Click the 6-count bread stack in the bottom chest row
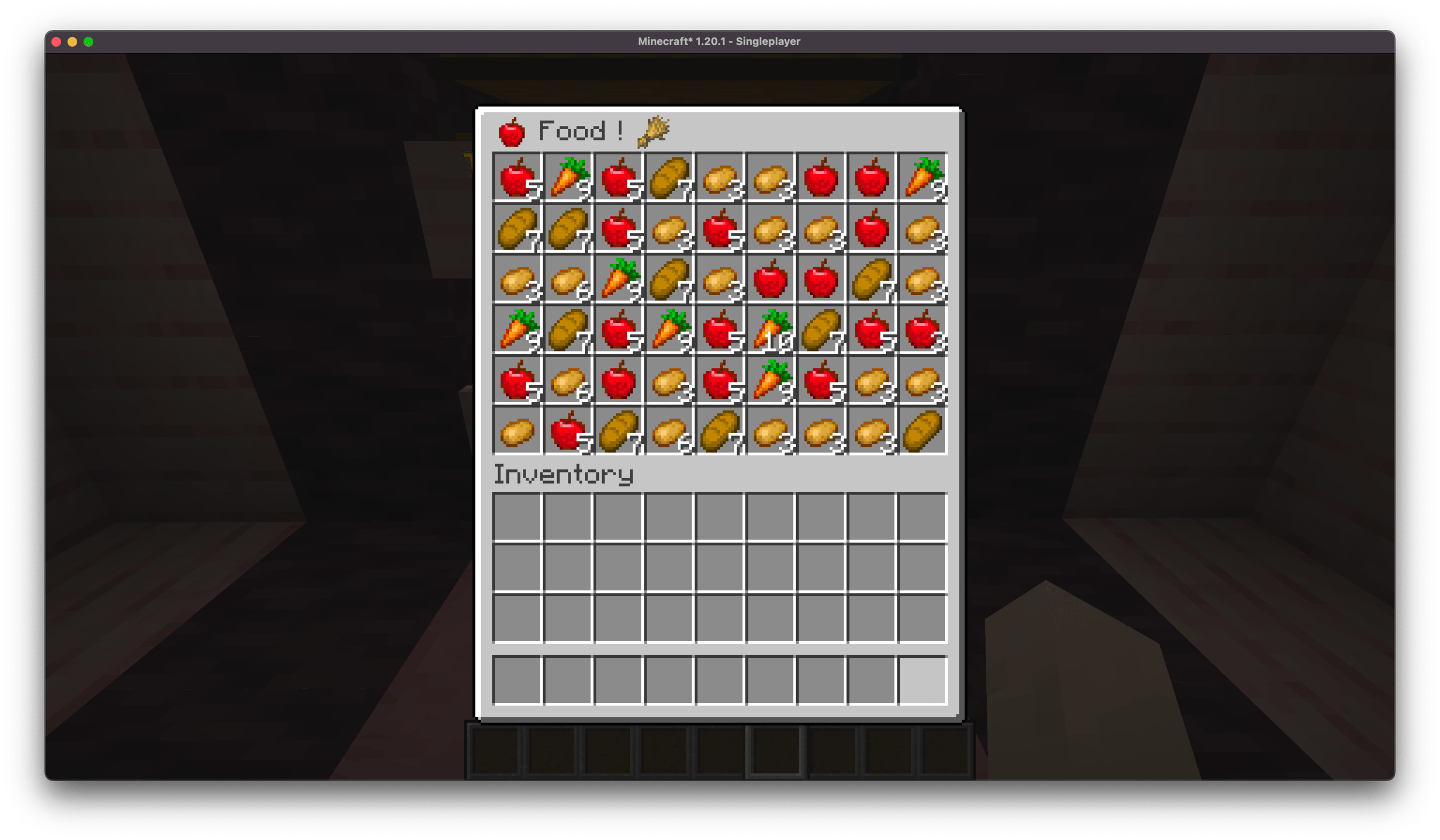The image size is (1440, 840). point(671,431)
